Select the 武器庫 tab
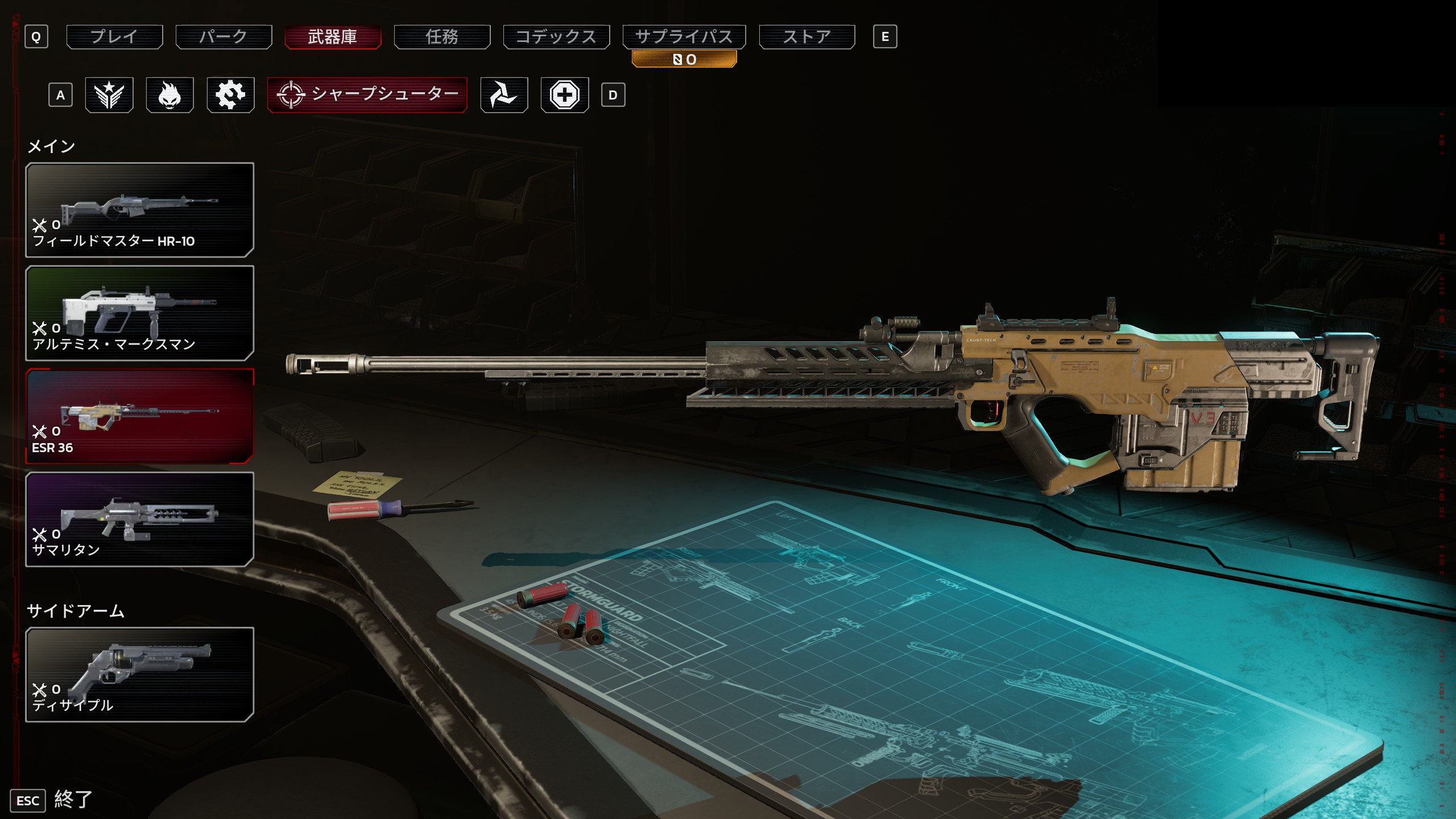The width and height of the screenshot is (1456, 819). [x=333, y=37]
